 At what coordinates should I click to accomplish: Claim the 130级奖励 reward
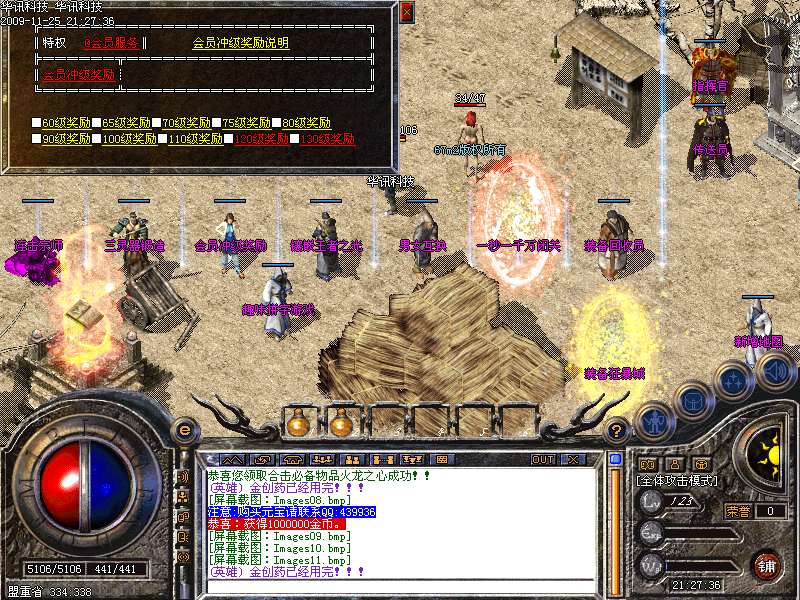tap(327, 139)
